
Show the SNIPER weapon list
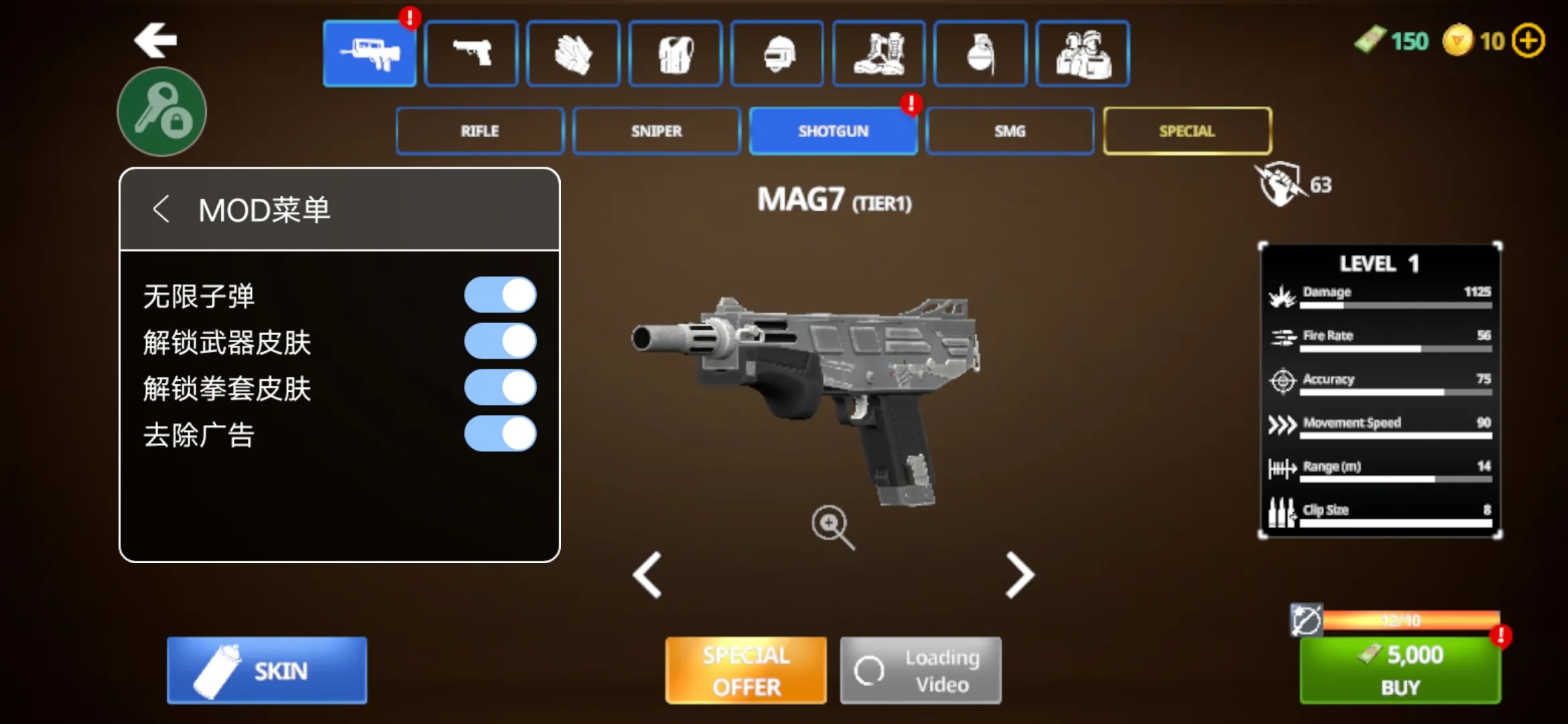tap(656, 131)
